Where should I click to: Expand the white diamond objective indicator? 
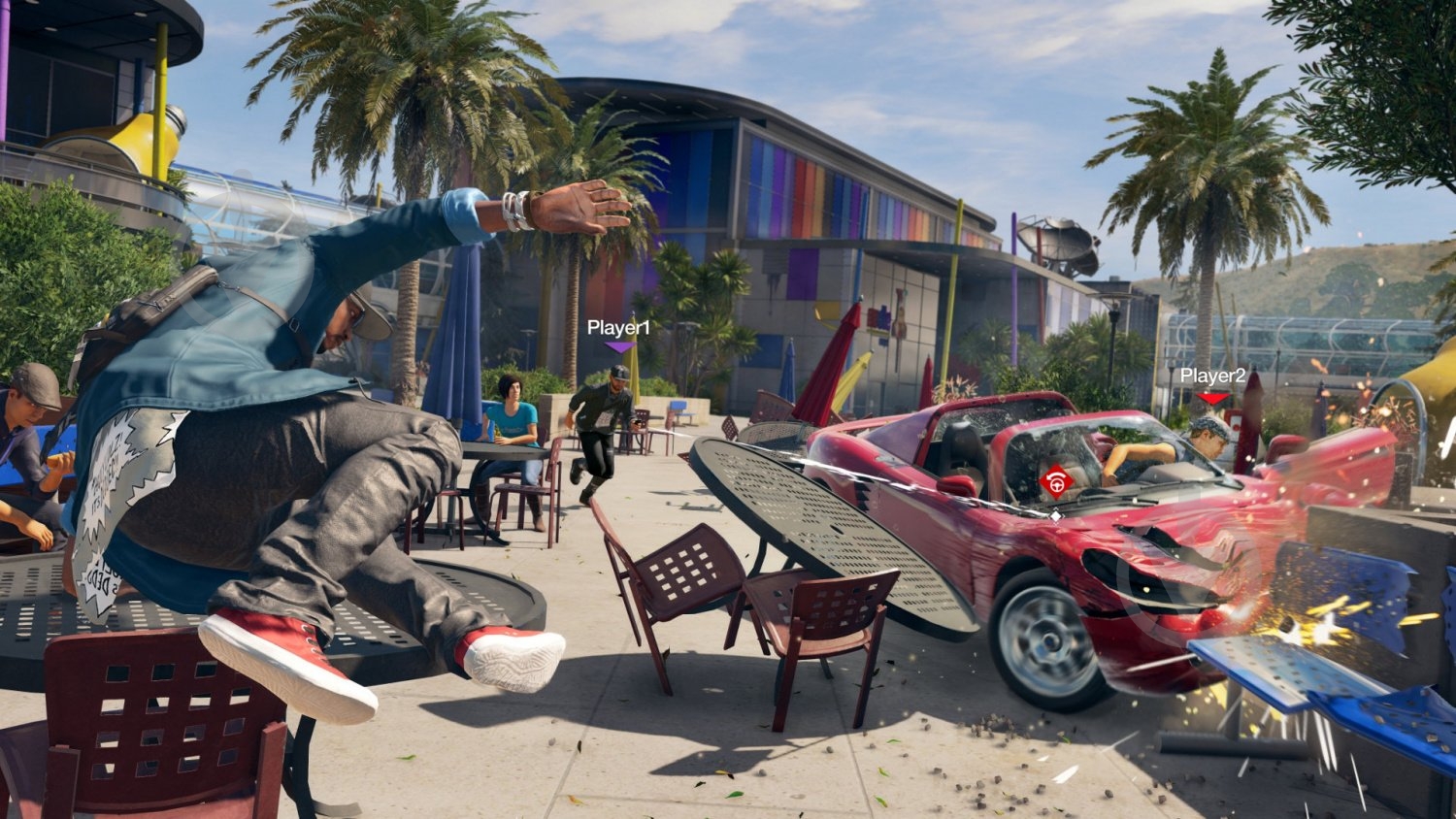[x=1054, y=516]
